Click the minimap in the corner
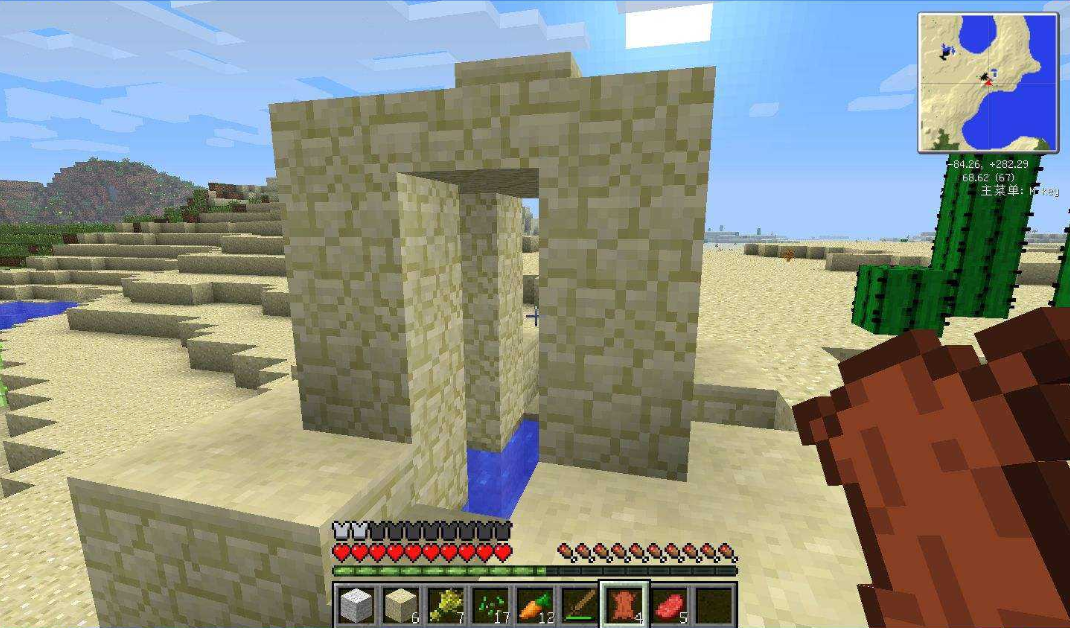 (x=988, y=83)
